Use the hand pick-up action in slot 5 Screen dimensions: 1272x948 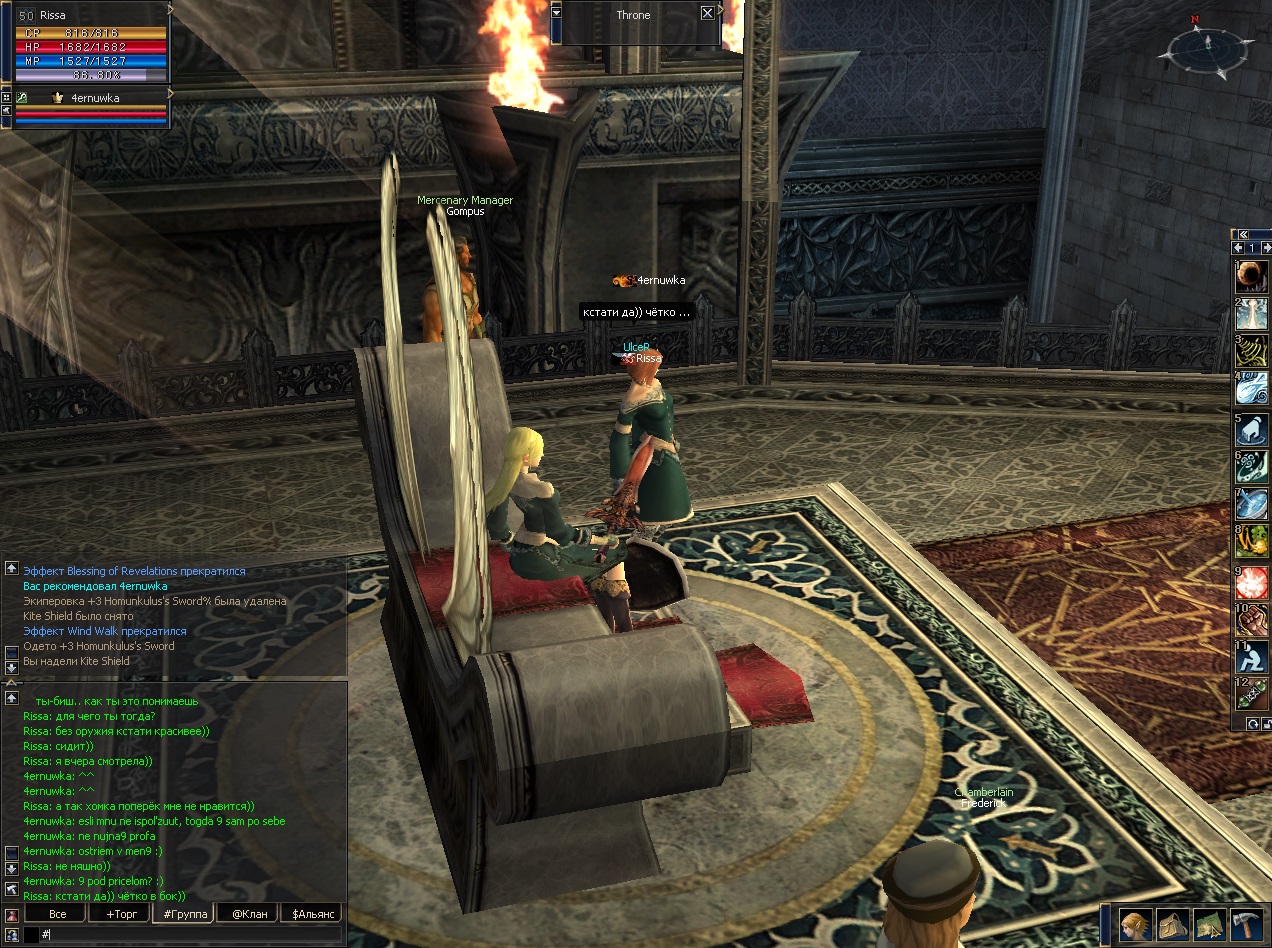(x=1252, y=430)
